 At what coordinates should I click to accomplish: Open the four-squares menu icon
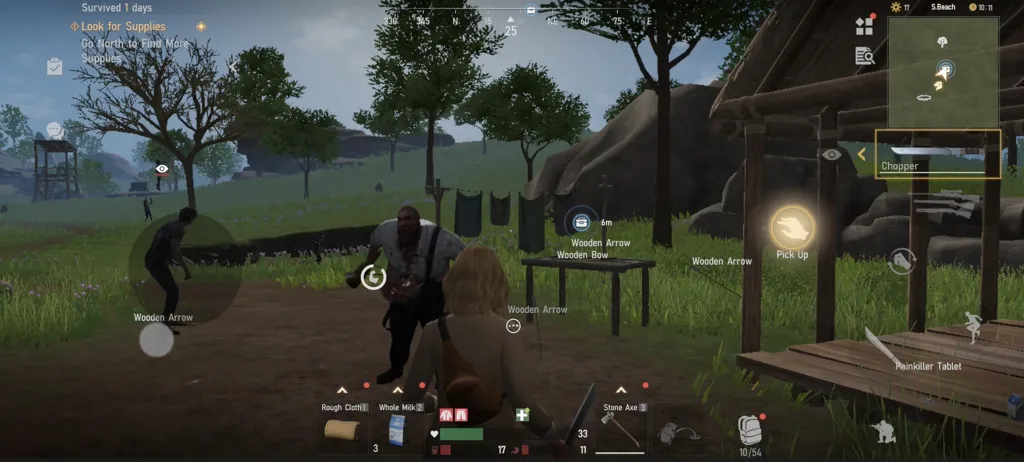[x=864, y=27]
